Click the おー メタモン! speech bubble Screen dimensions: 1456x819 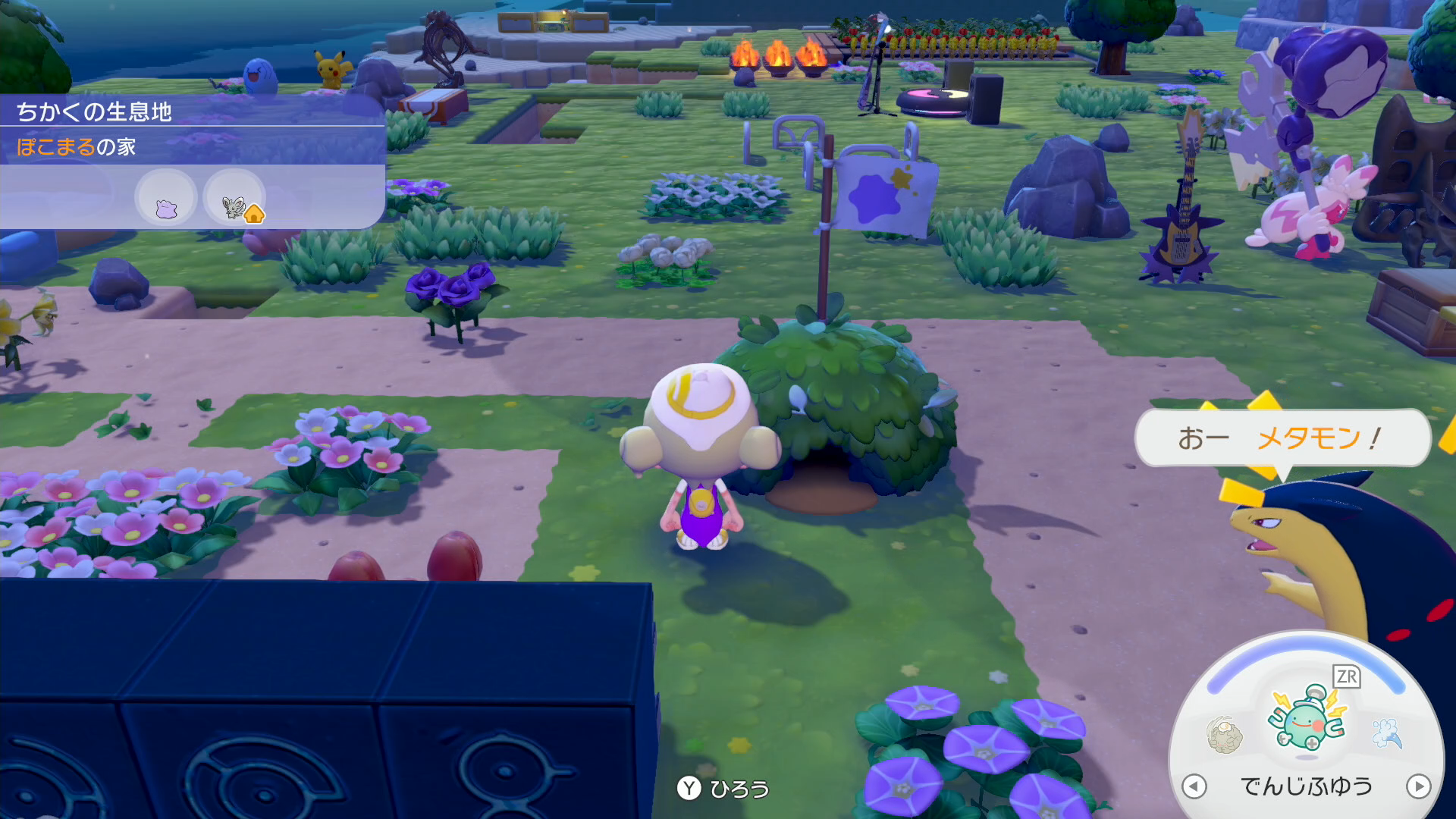point(1282,438)
